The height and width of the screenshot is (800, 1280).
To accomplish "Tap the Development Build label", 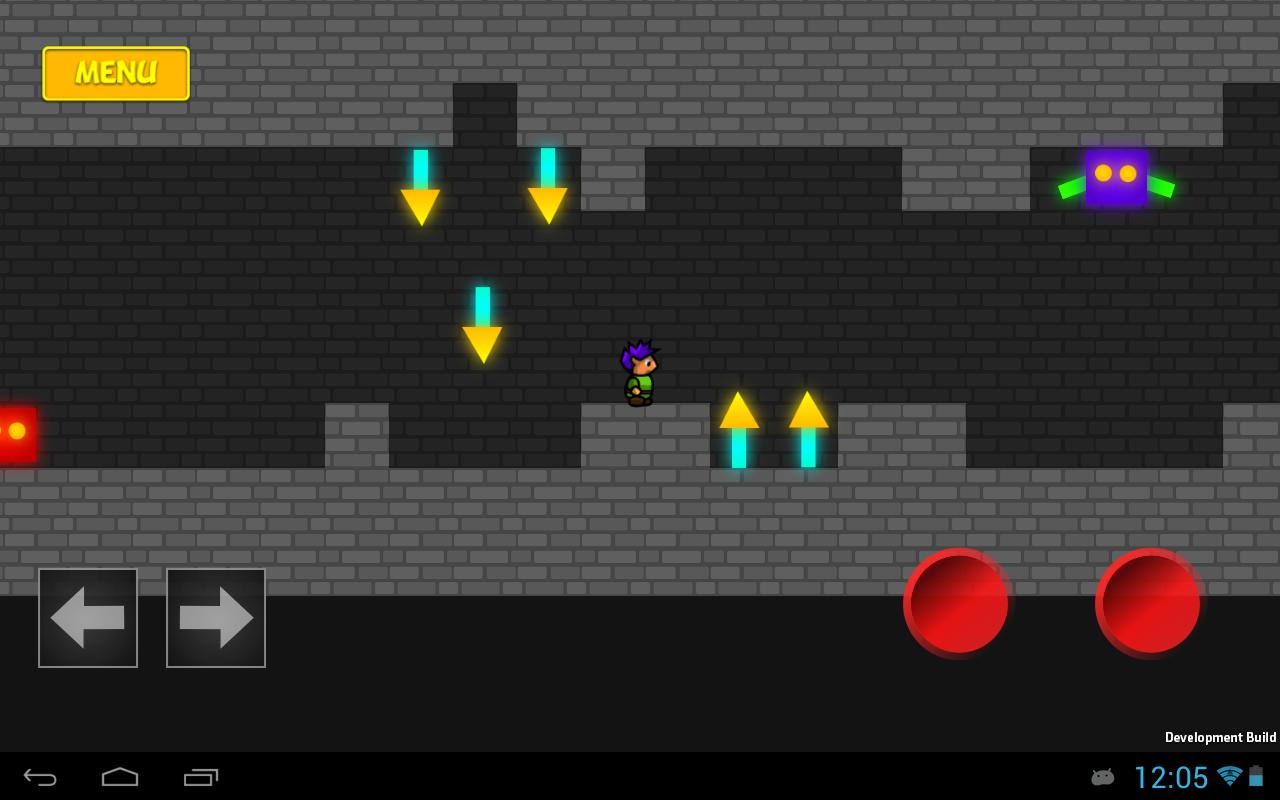I will coord(1220,737).
